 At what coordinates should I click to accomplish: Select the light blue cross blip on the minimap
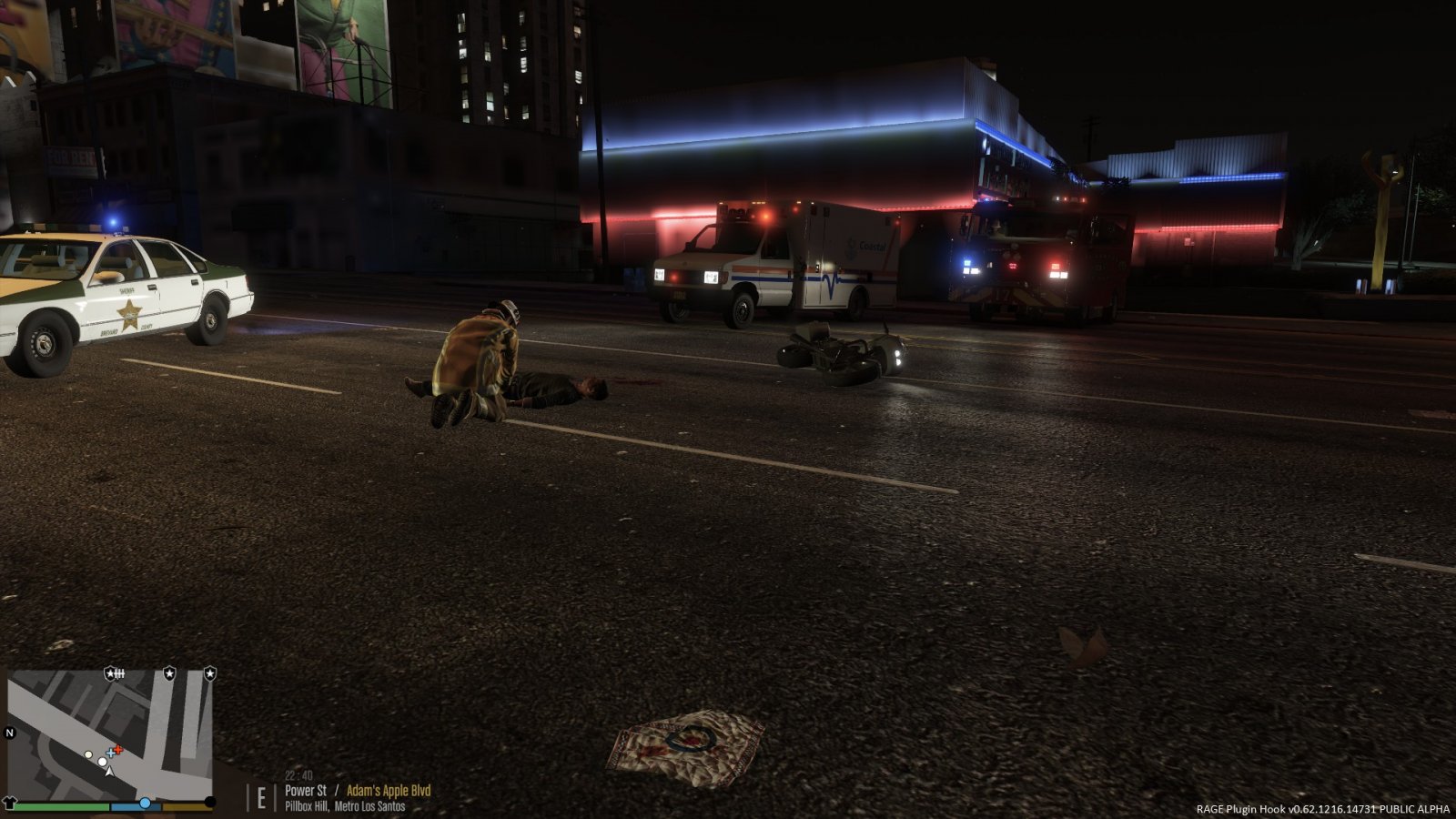tap(111, 753)
